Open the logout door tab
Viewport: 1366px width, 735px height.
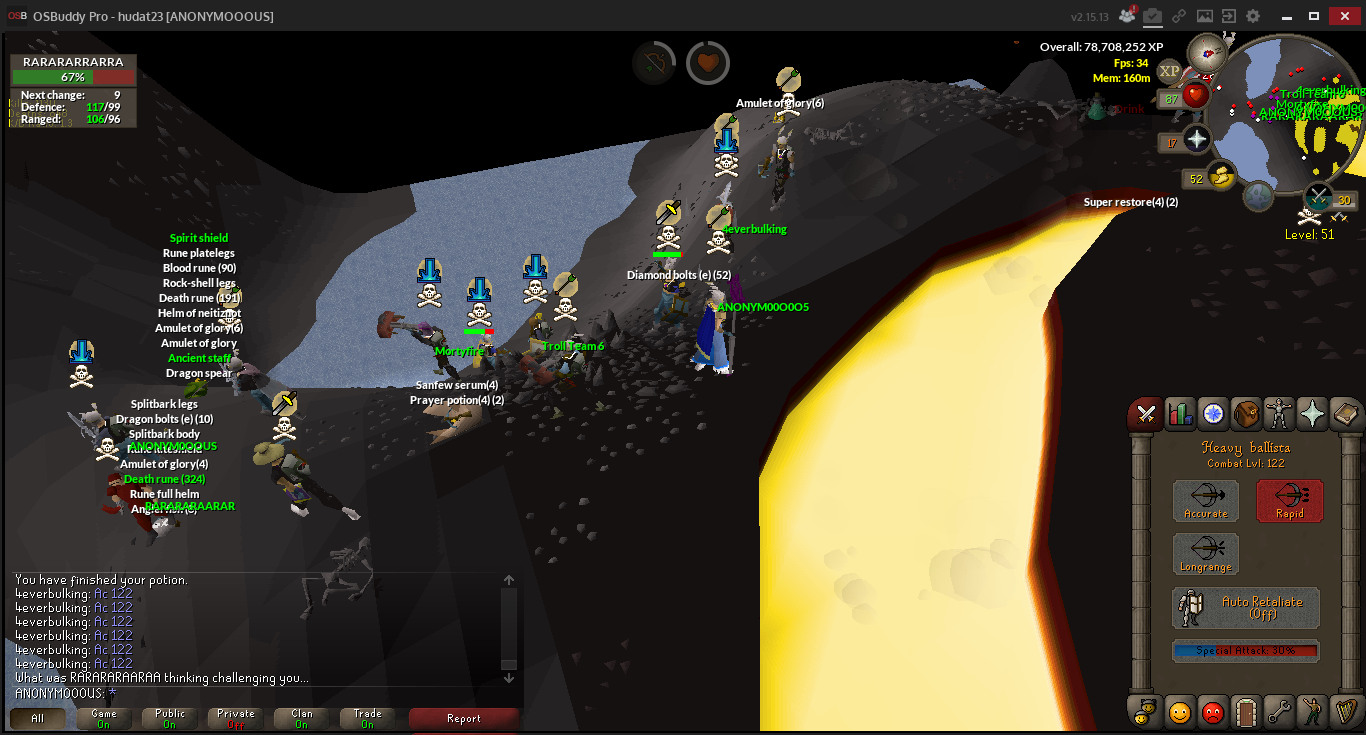click(x=1246, y=713)
